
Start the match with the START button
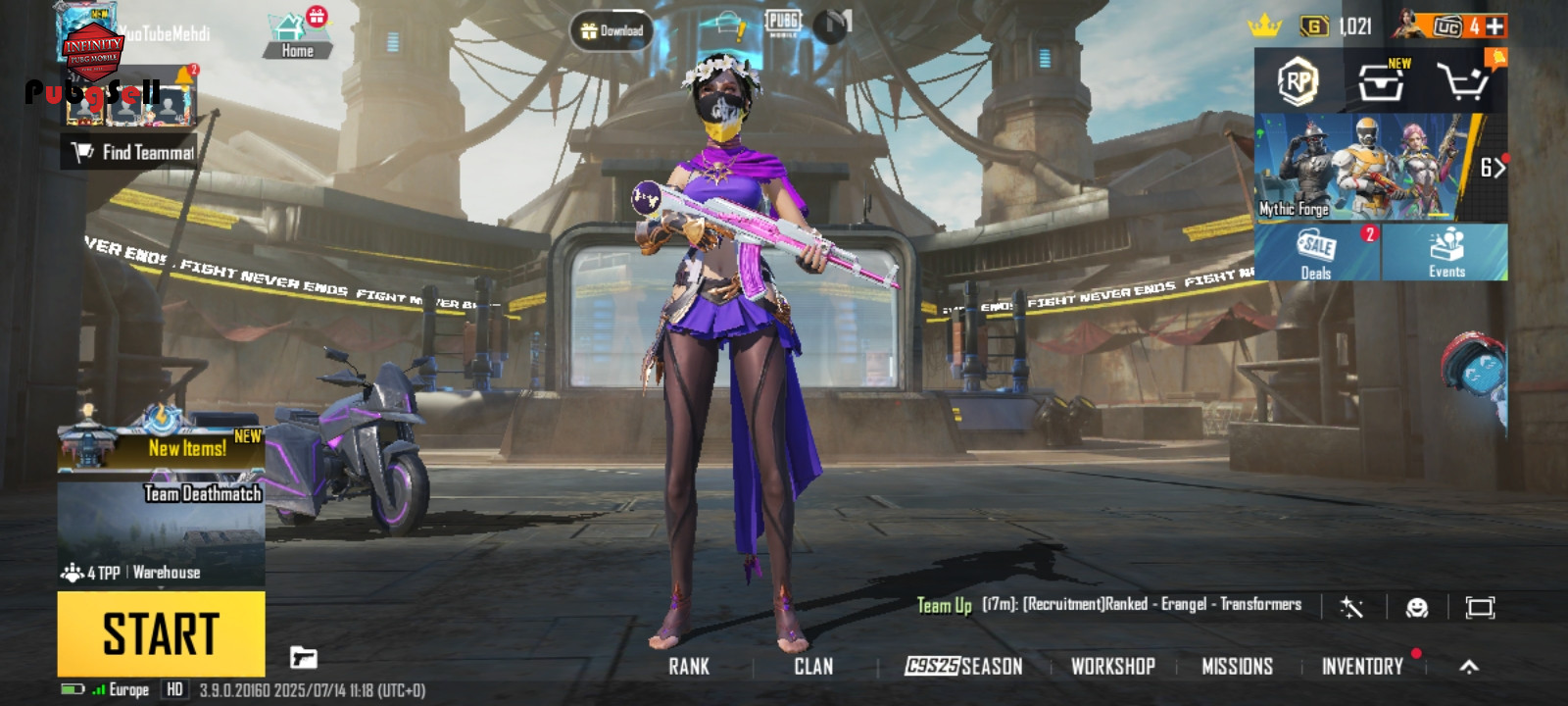(161, 633)
